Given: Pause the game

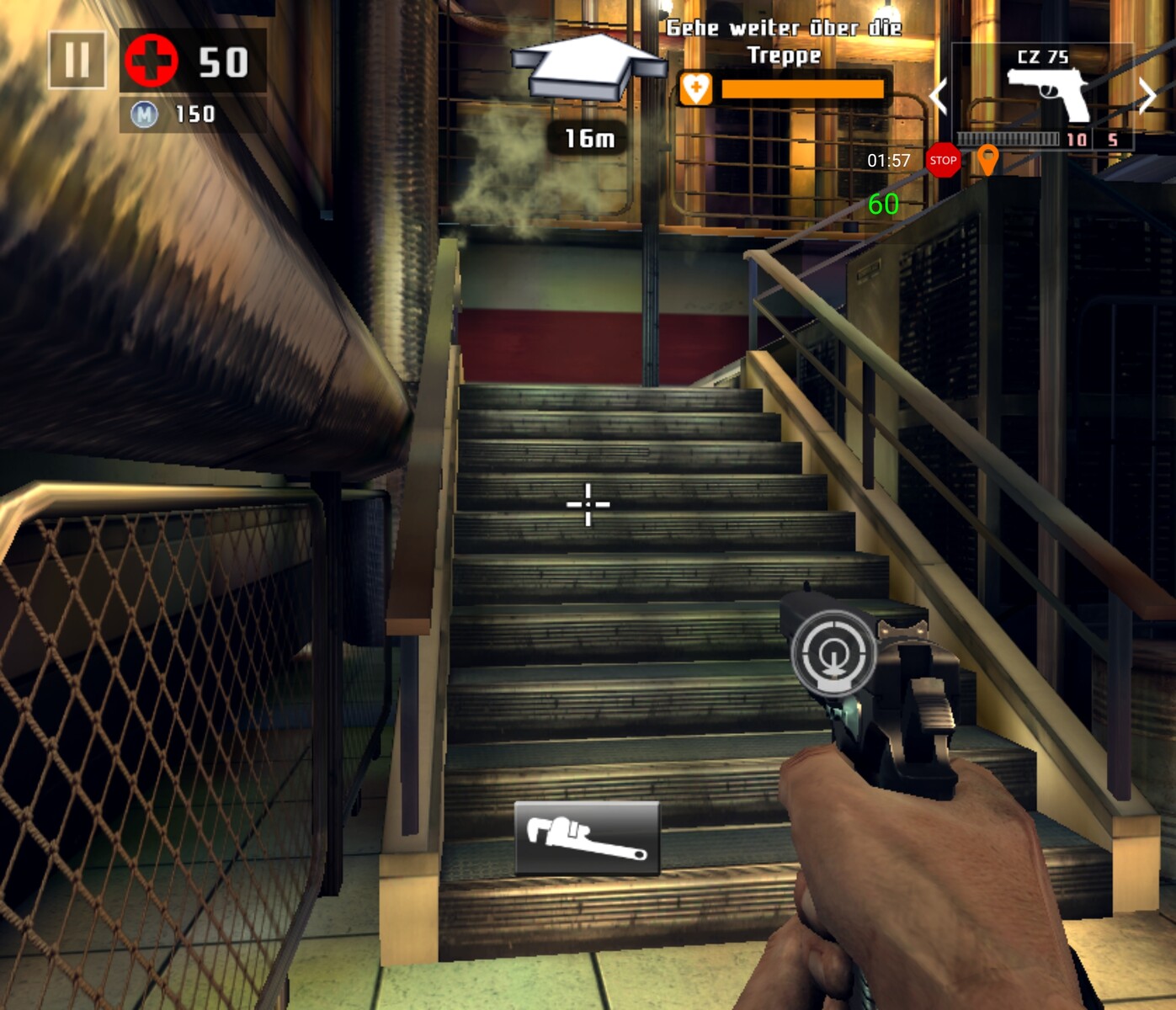Looking at the screenshot, I should (77, 60).
